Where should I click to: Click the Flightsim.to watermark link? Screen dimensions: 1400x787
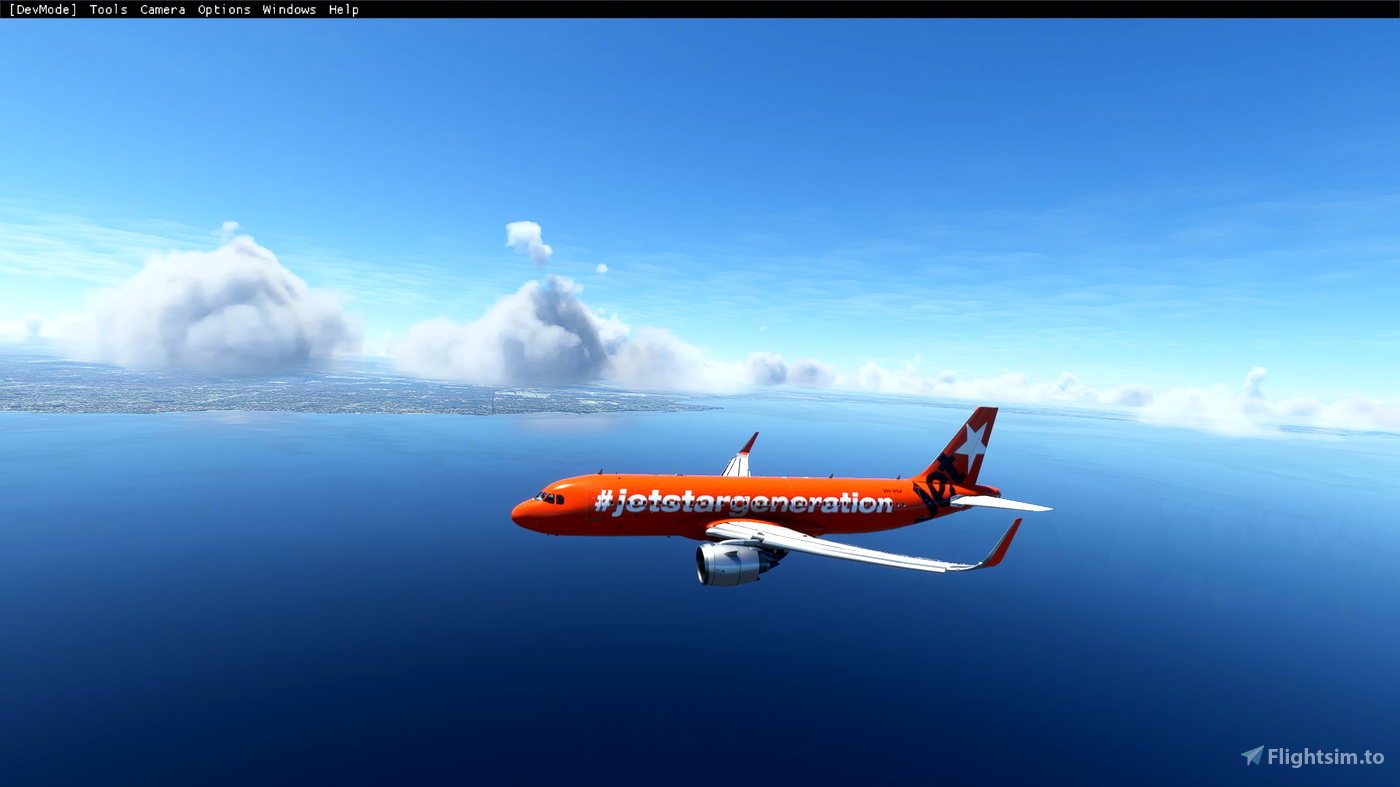point(1320,758)
